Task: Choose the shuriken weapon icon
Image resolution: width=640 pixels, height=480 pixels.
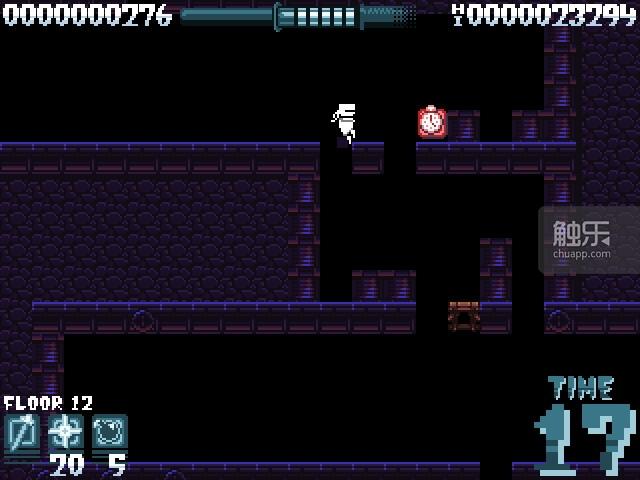Action: [x=66, y=433]
